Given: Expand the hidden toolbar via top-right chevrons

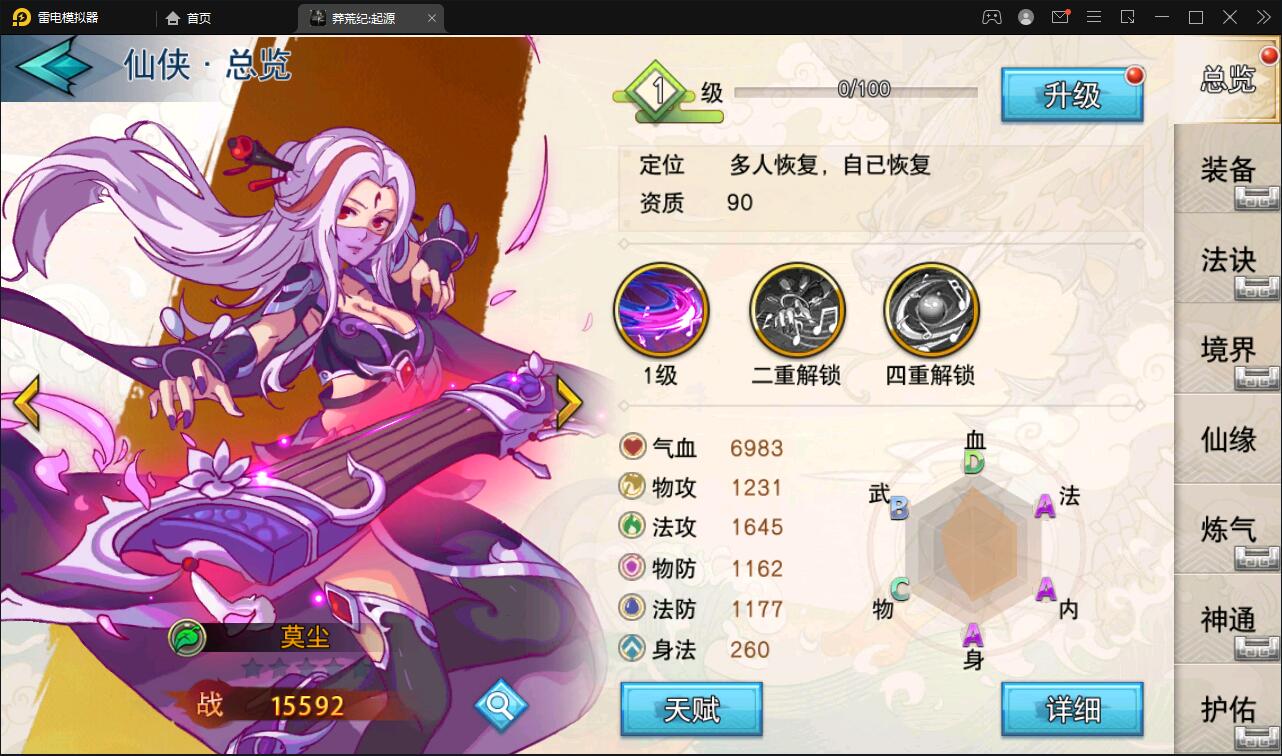Looking at the screenshot, I should (x=1263, y=17).
